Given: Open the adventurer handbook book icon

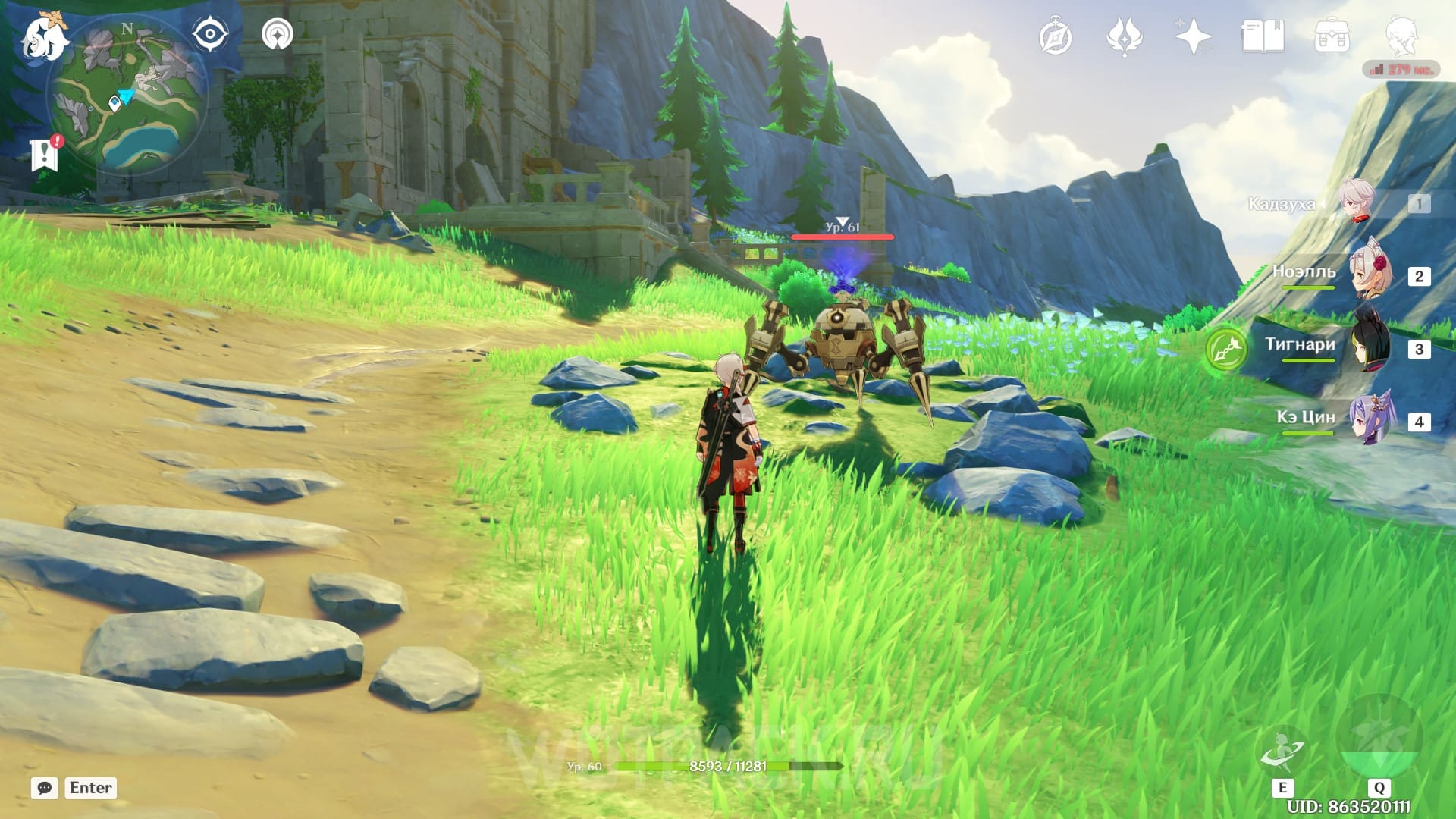Looking at the screenshot, I should click(x=1263, y=36).
